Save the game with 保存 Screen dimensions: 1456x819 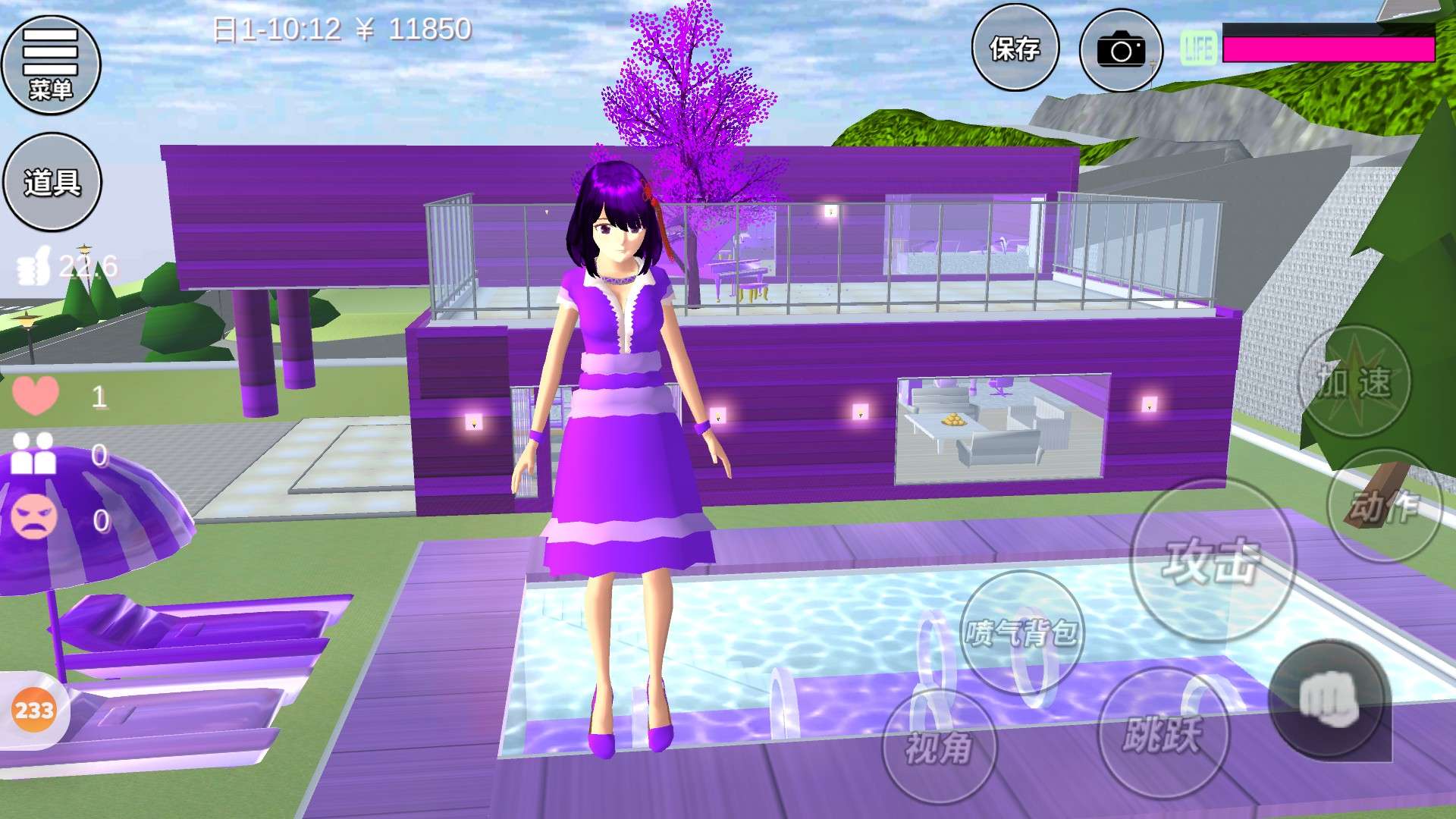(x=1015, y=49)
